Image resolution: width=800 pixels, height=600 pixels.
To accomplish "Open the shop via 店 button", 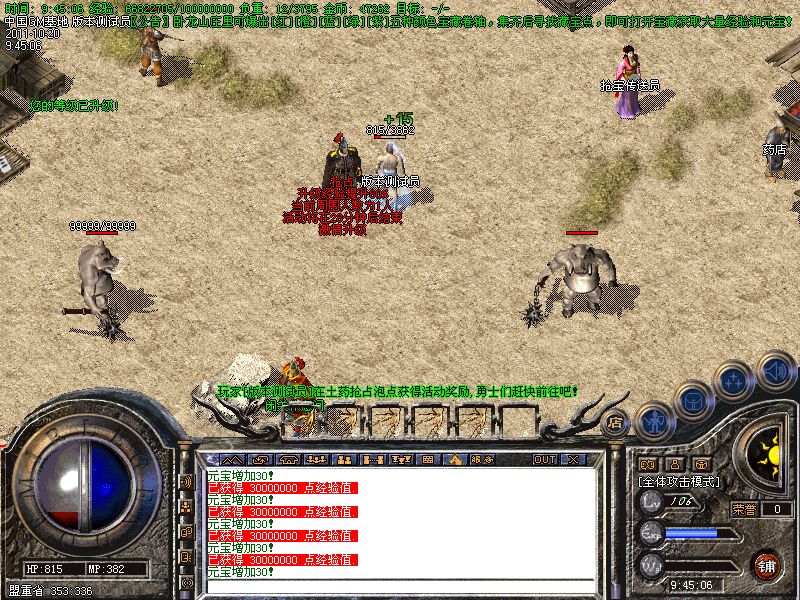I will pyautogui.click(x=616, y=423).
